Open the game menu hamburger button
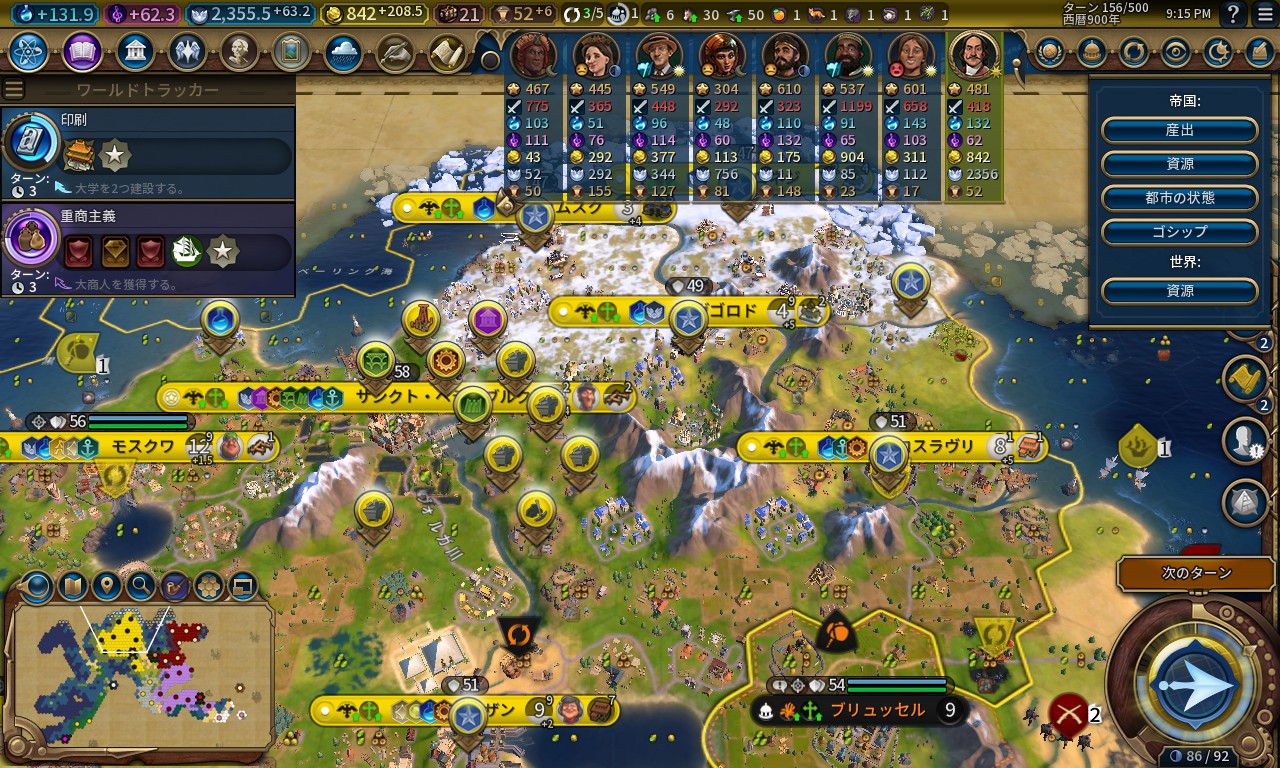 coord(1263,14)
